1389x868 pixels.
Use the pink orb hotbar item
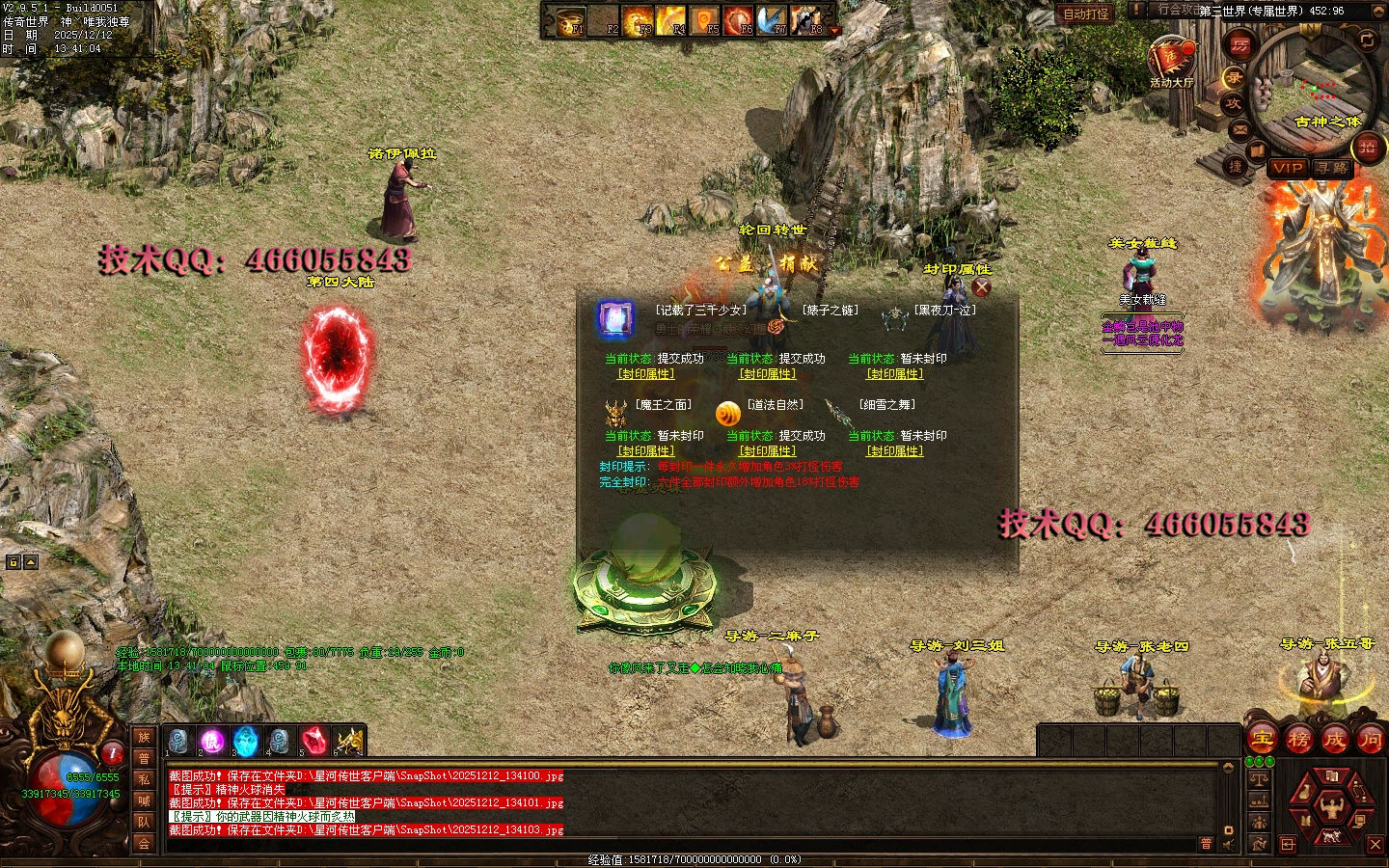[x=212, y=741]
